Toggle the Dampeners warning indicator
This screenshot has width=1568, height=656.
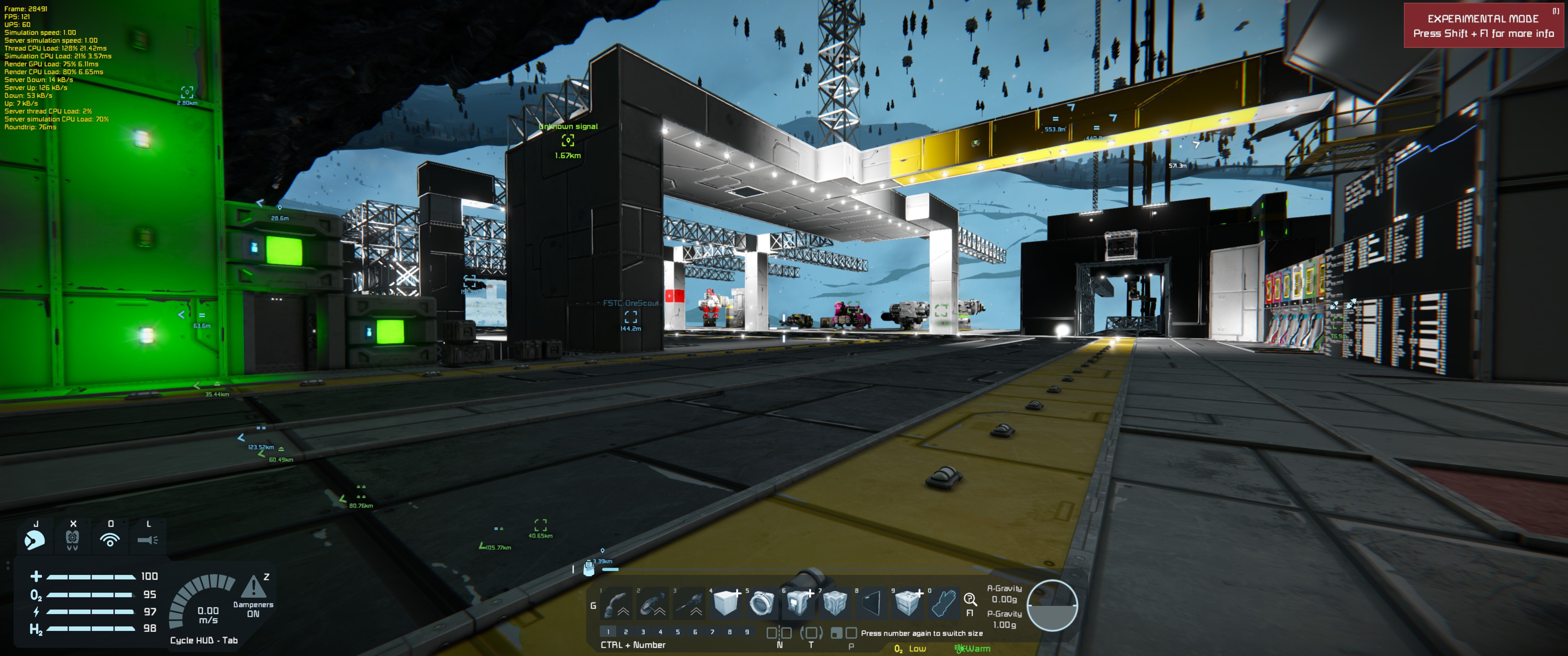253,588
